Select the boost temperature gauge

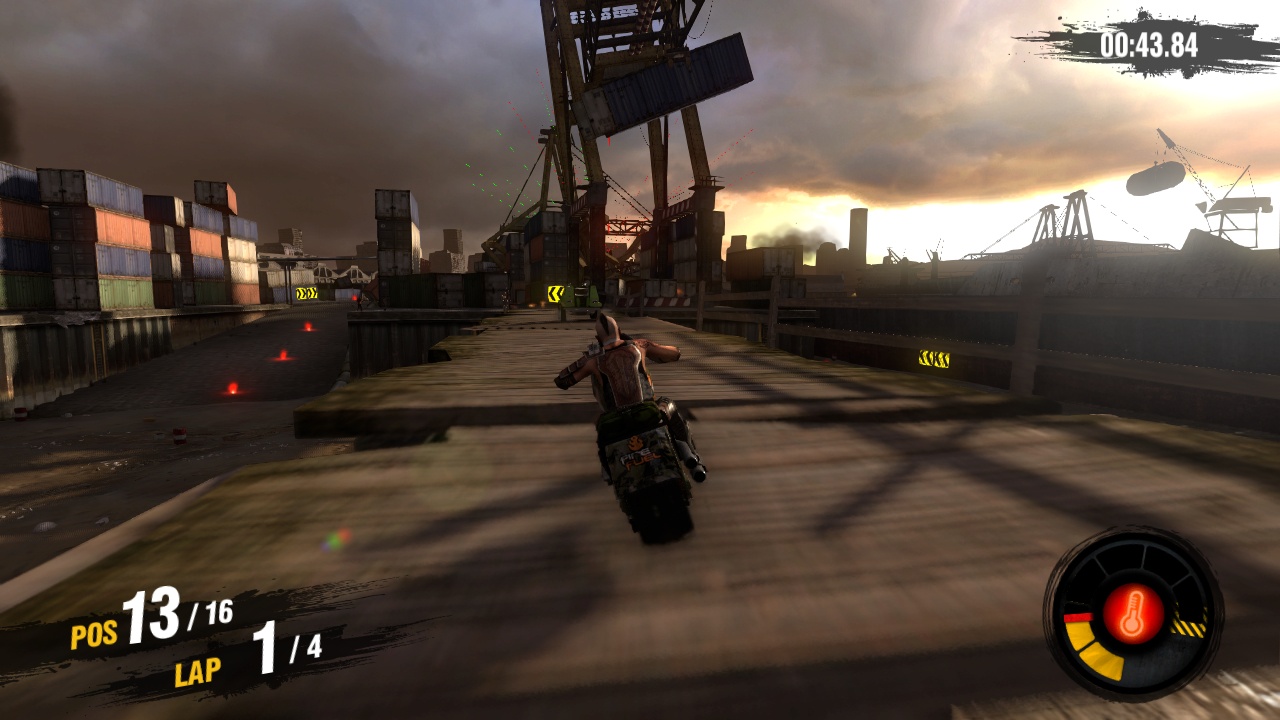(x=1131, y=610)
